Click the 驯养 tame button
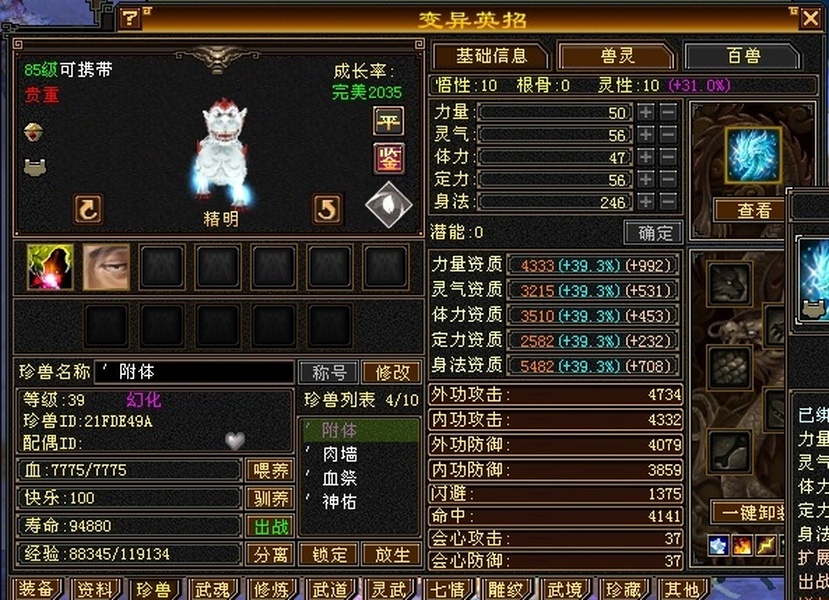This screenshot has width=829, height=600. (269, 498)
